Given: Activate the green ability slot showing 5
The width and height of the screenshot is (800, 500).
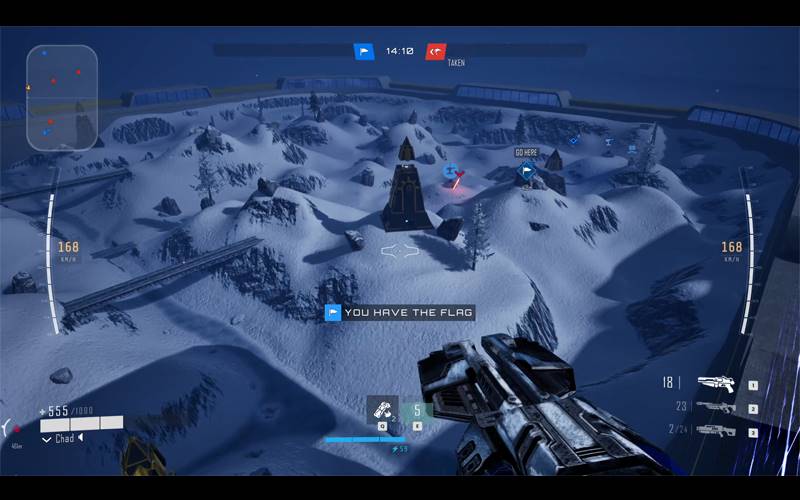Looking at the screenshot, I should [417, 410].
